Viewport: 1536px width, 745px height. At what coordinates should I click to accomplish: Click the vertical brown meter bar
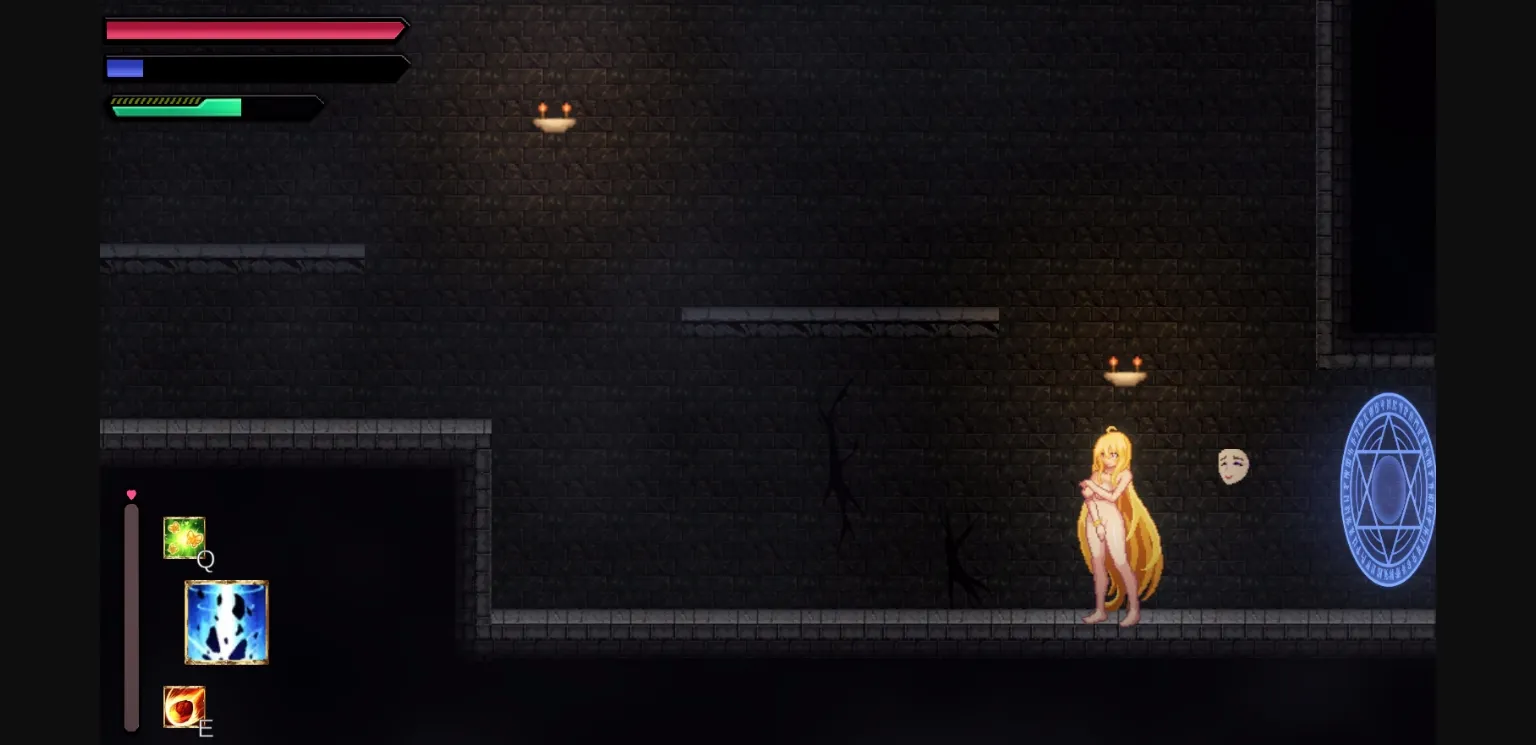point(131,615)
